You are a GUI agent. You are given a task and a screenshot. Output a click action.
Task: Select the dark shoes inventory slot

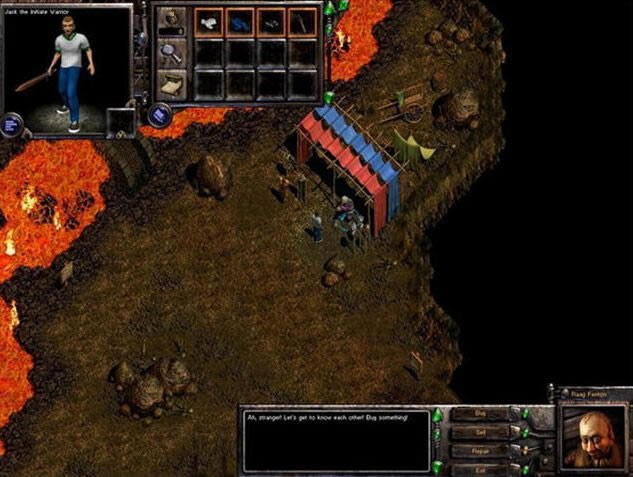271,20
